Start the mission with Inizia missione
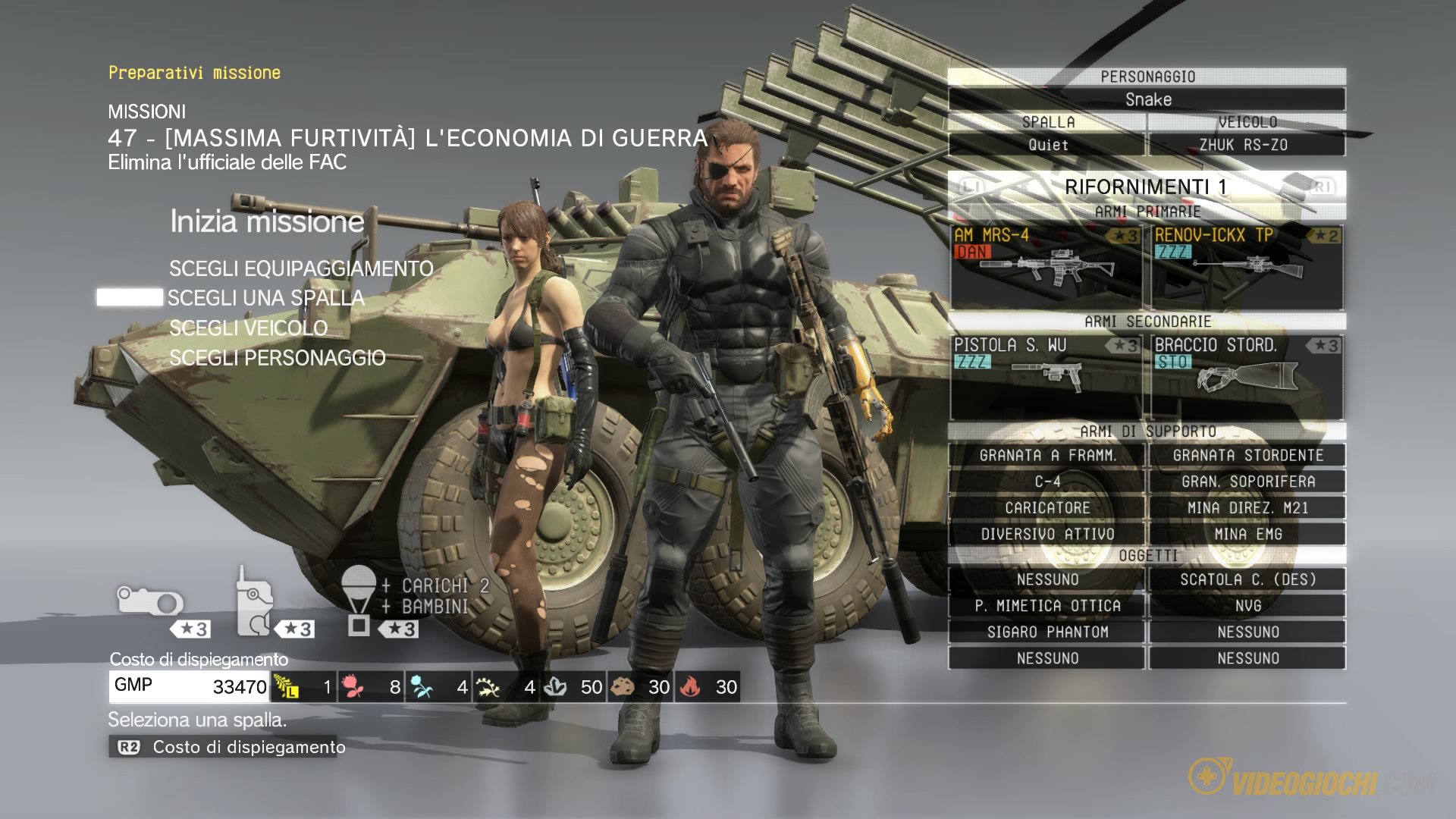This screenshot has height=819, width=1456. point(267,221)
